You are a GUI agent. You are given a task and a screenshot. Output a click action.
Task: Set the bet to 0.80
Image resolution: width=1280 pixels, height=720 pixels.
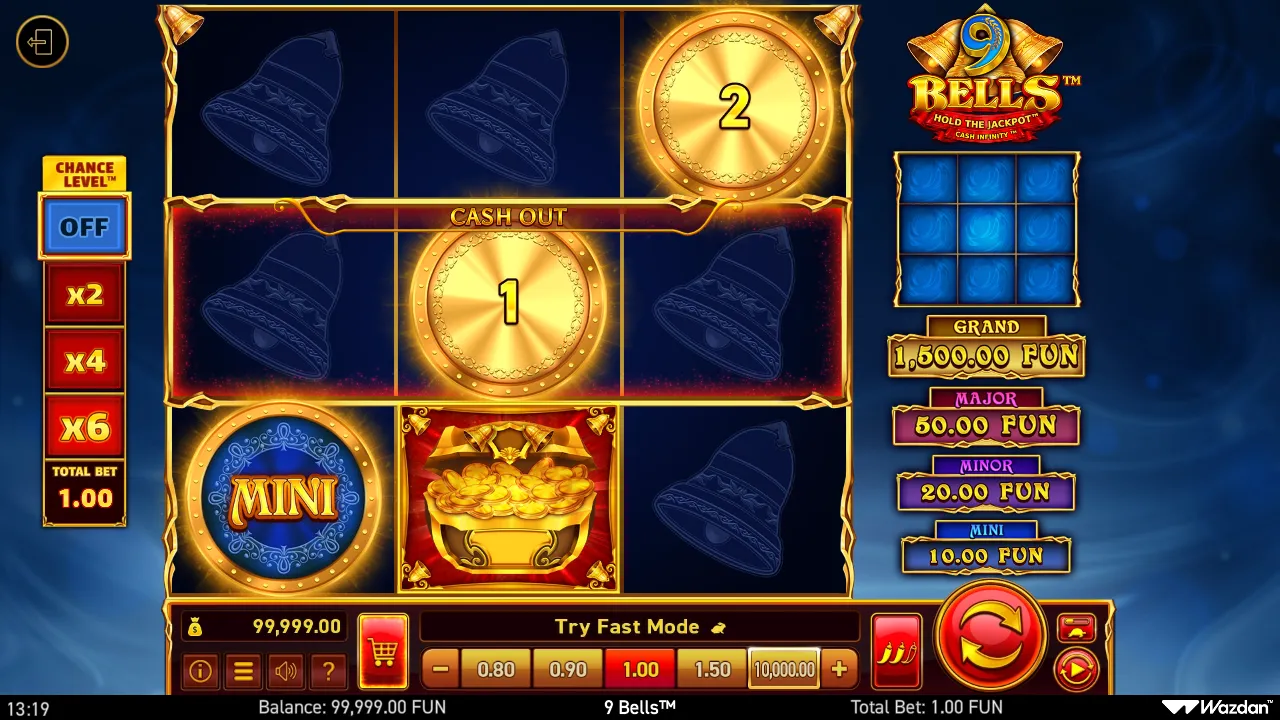496,669
